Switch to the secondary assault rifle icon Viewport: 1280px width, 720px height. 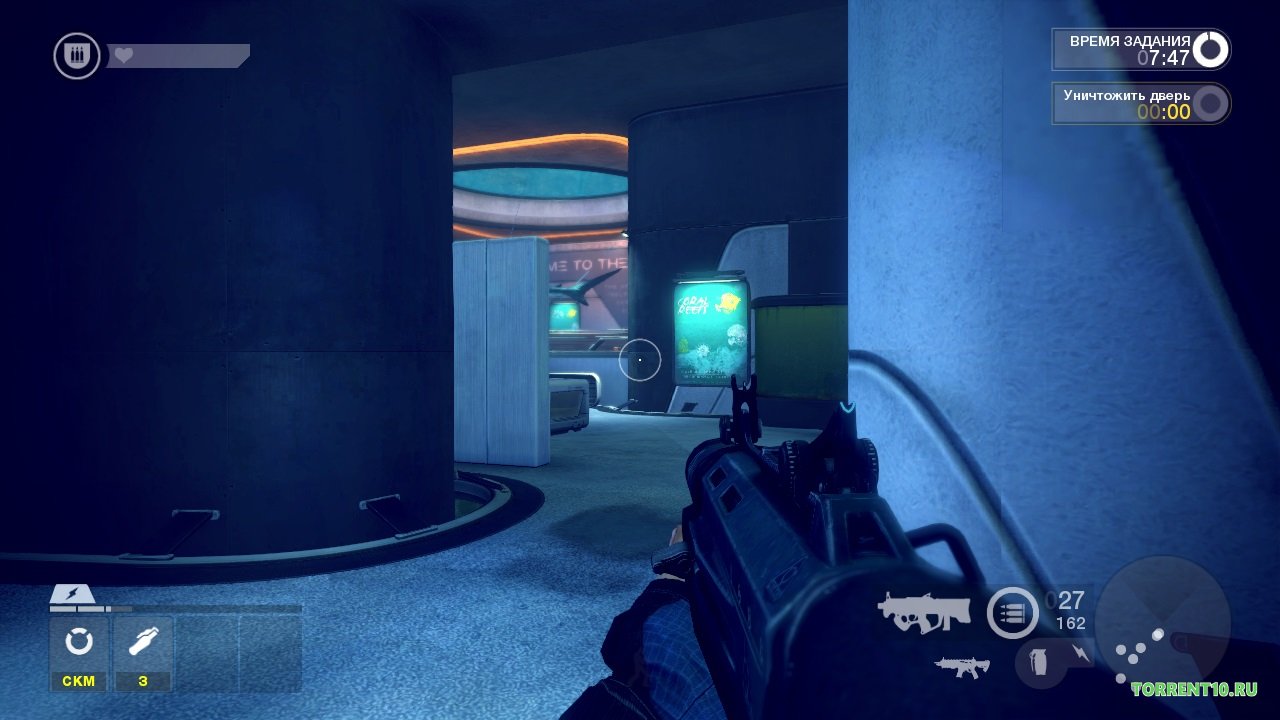tap(962, 667)
